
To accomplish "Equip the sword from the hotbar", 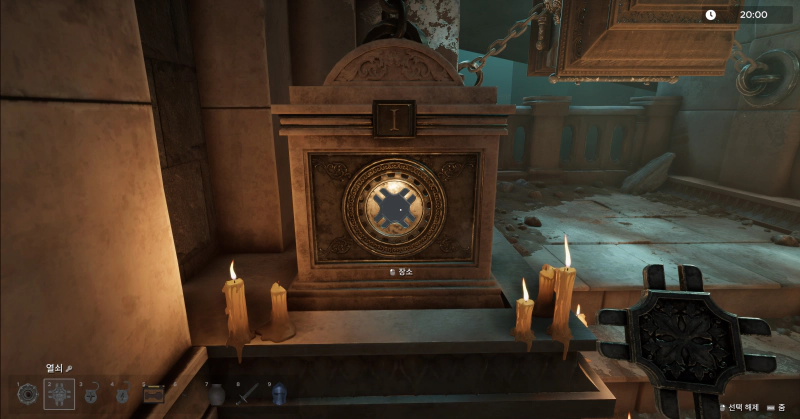I will [x=247, y=395].
